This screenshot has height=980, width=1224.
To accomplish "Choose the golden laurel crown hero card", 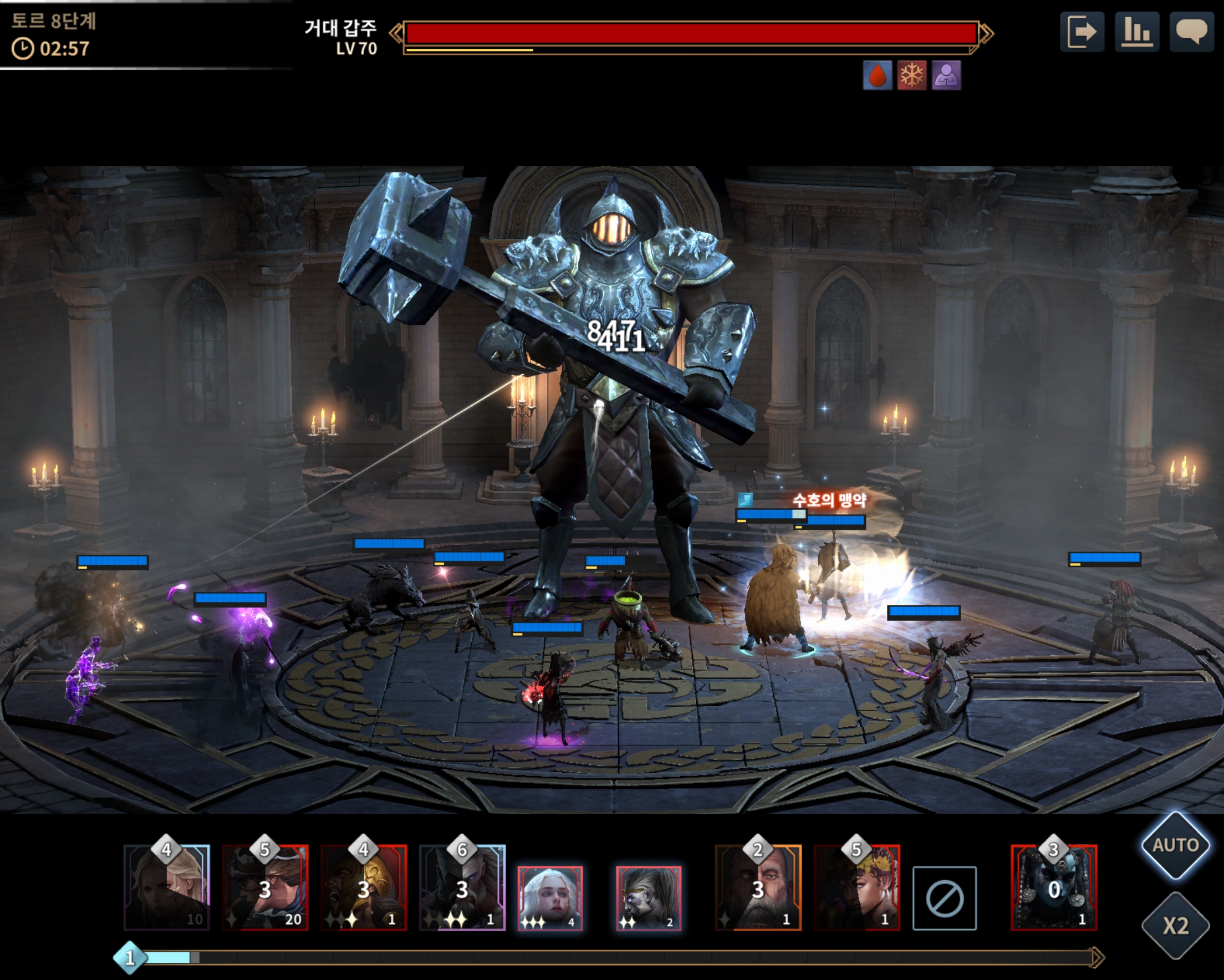I will click(x=856, y=887).
